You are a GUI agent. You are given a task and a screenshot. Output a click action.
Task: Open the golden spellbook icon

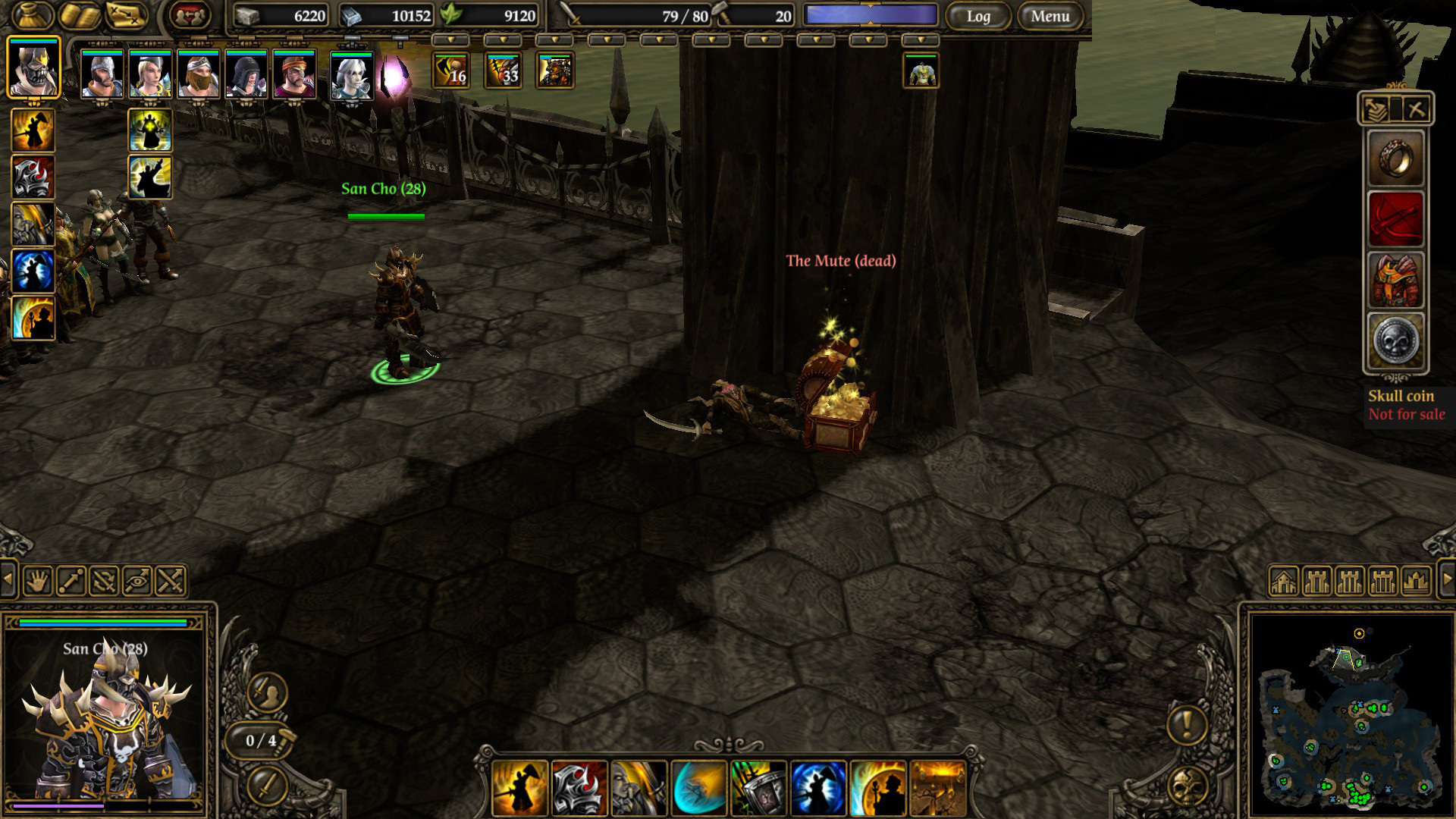pos(80,15)
